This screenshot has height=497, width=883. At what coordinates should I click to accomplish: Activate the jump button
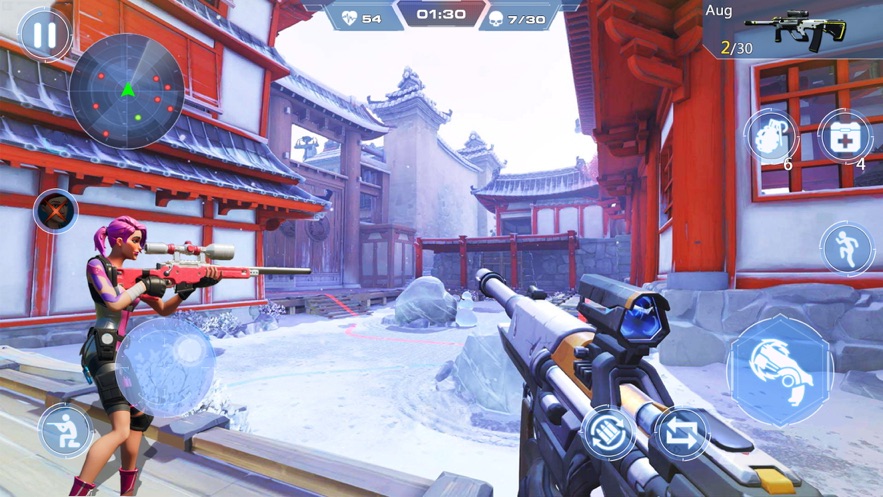coord(846,248)
